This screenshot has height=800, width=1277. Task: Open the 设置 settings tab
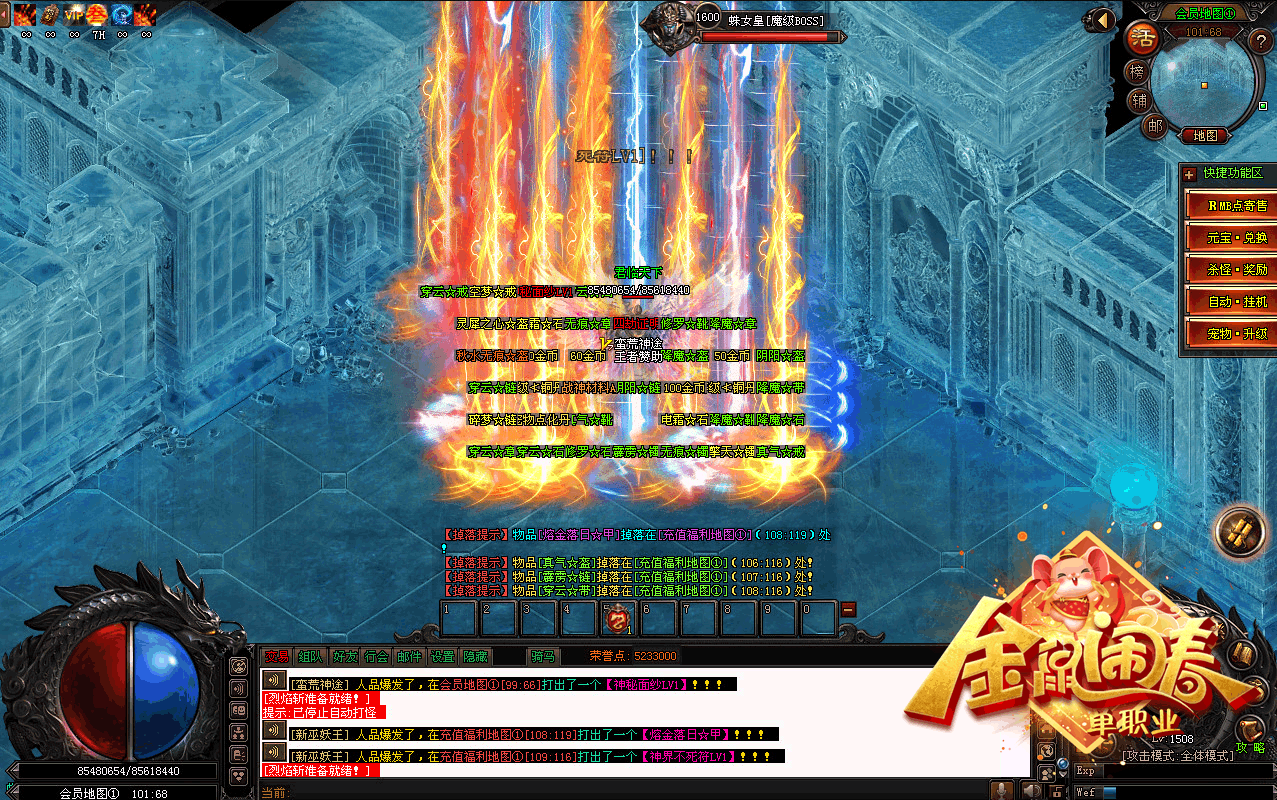tap(442, 656)
